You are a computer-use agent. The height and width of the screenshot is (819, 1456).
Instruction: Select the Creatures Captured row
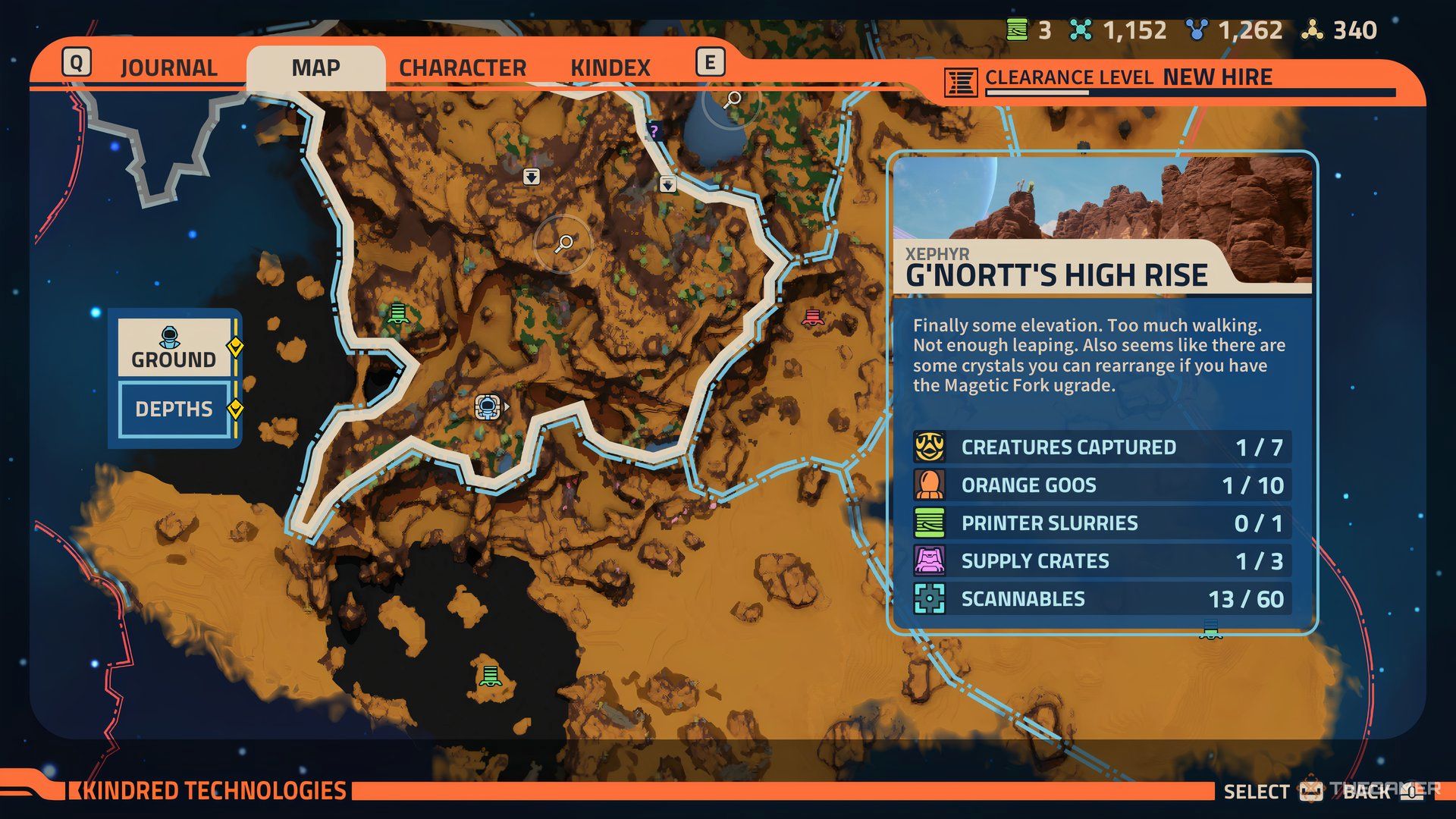tap(1101, 447)
